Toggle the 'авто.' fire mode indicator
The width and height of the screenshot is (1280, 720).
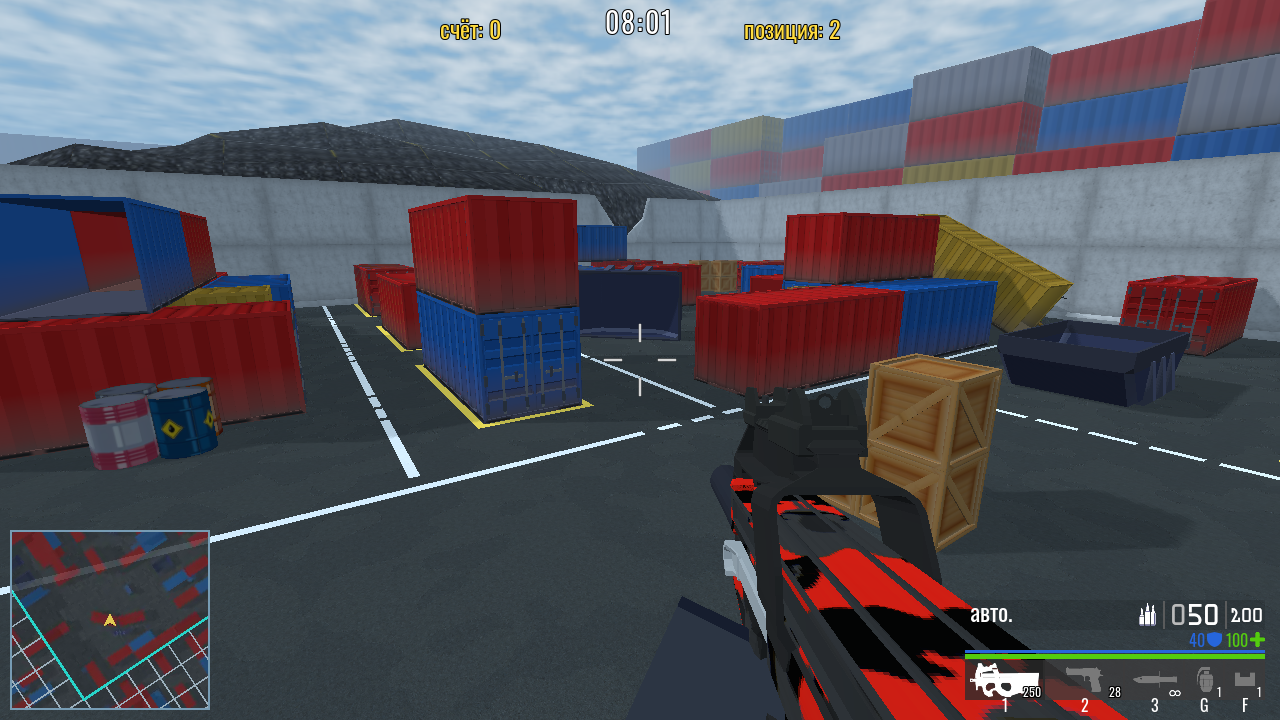(989, 615)
